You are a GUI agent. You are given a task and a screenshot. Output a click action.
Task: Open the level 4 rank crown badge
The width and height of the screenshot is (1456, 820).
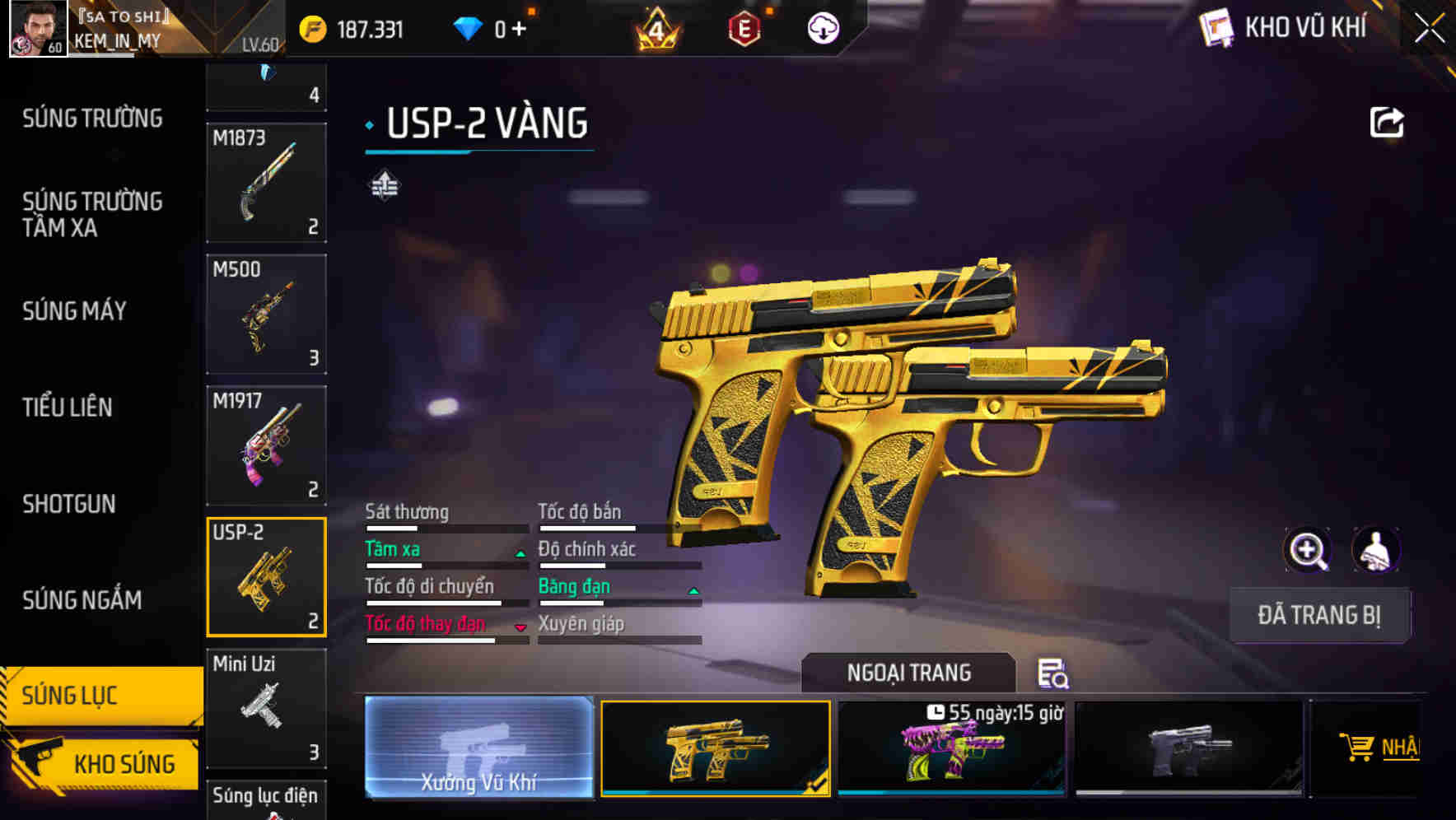(655, 27)
